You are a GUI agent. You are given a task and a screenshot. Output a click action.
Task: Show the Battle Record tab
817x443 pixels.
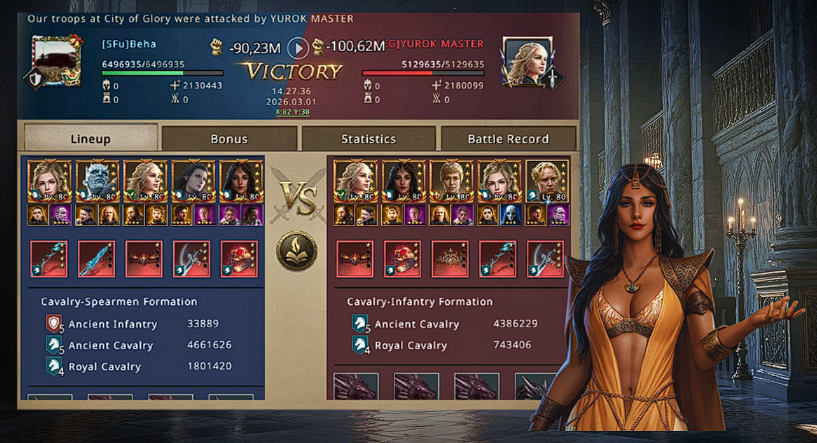(x=508, y=139)
